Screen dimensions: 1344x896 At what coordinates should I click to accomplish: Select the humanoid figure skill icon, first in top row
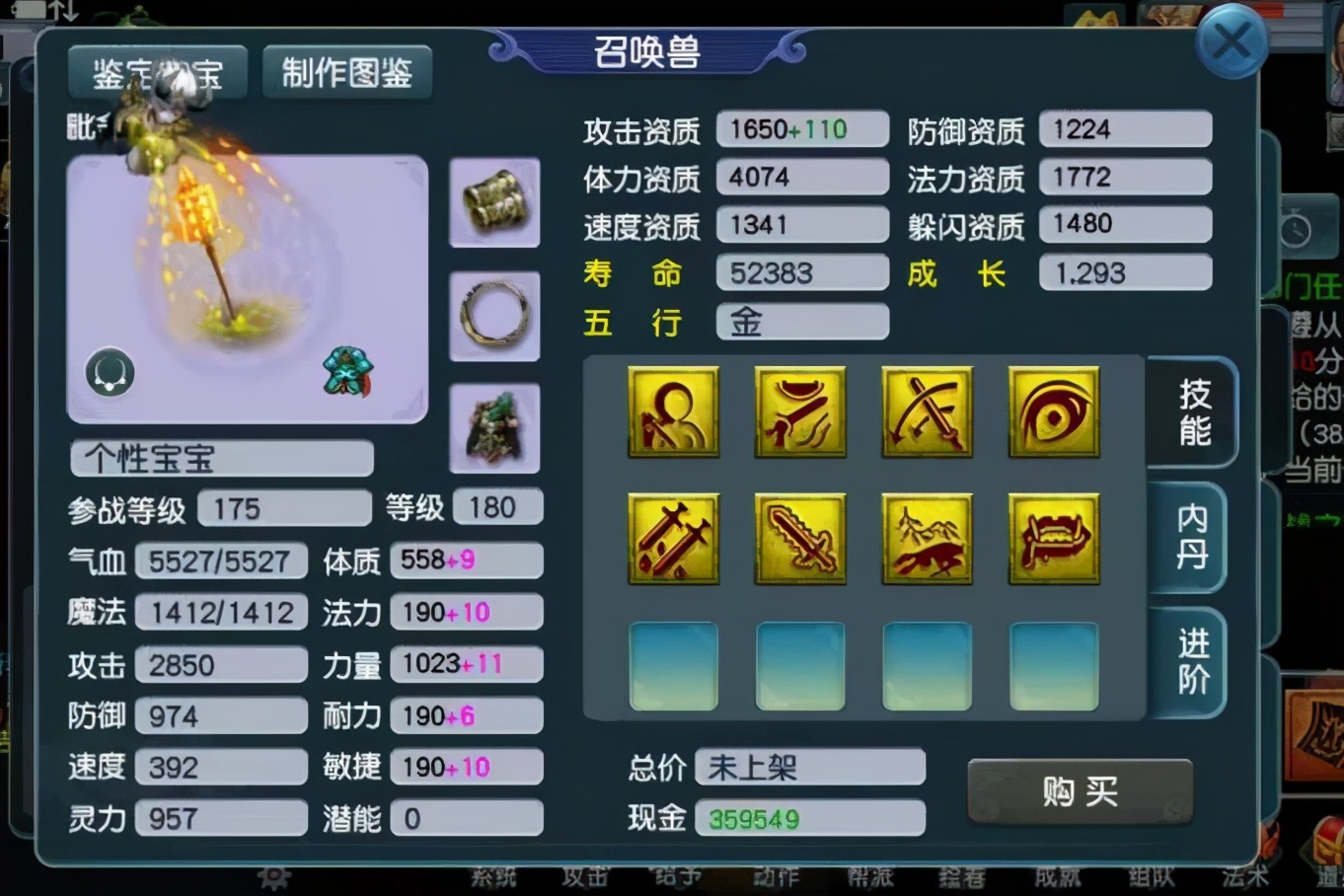674,412
